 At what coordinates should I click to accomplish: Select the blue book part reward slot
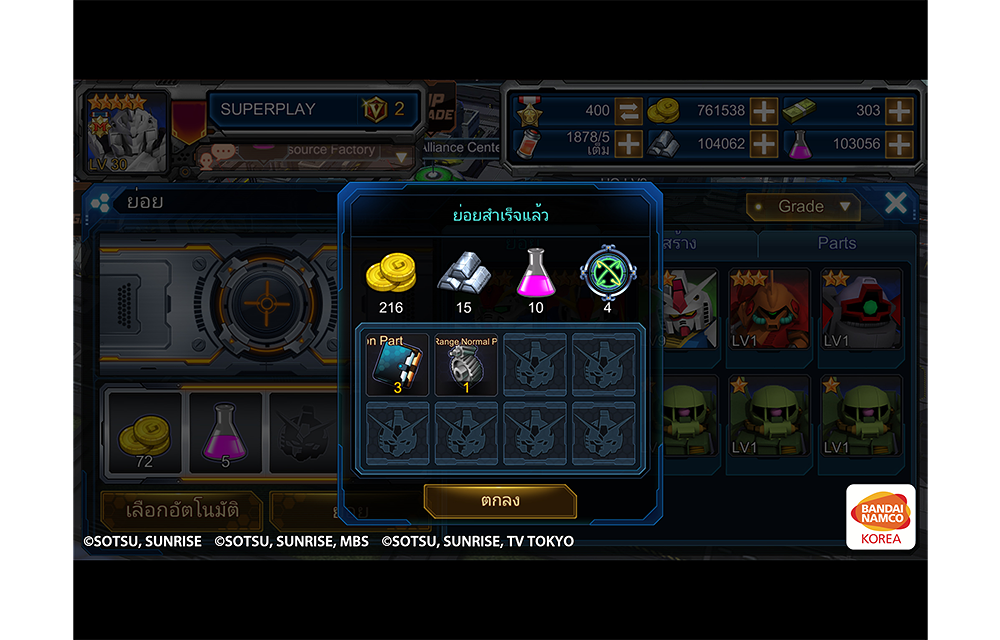(x=397, y=365)
